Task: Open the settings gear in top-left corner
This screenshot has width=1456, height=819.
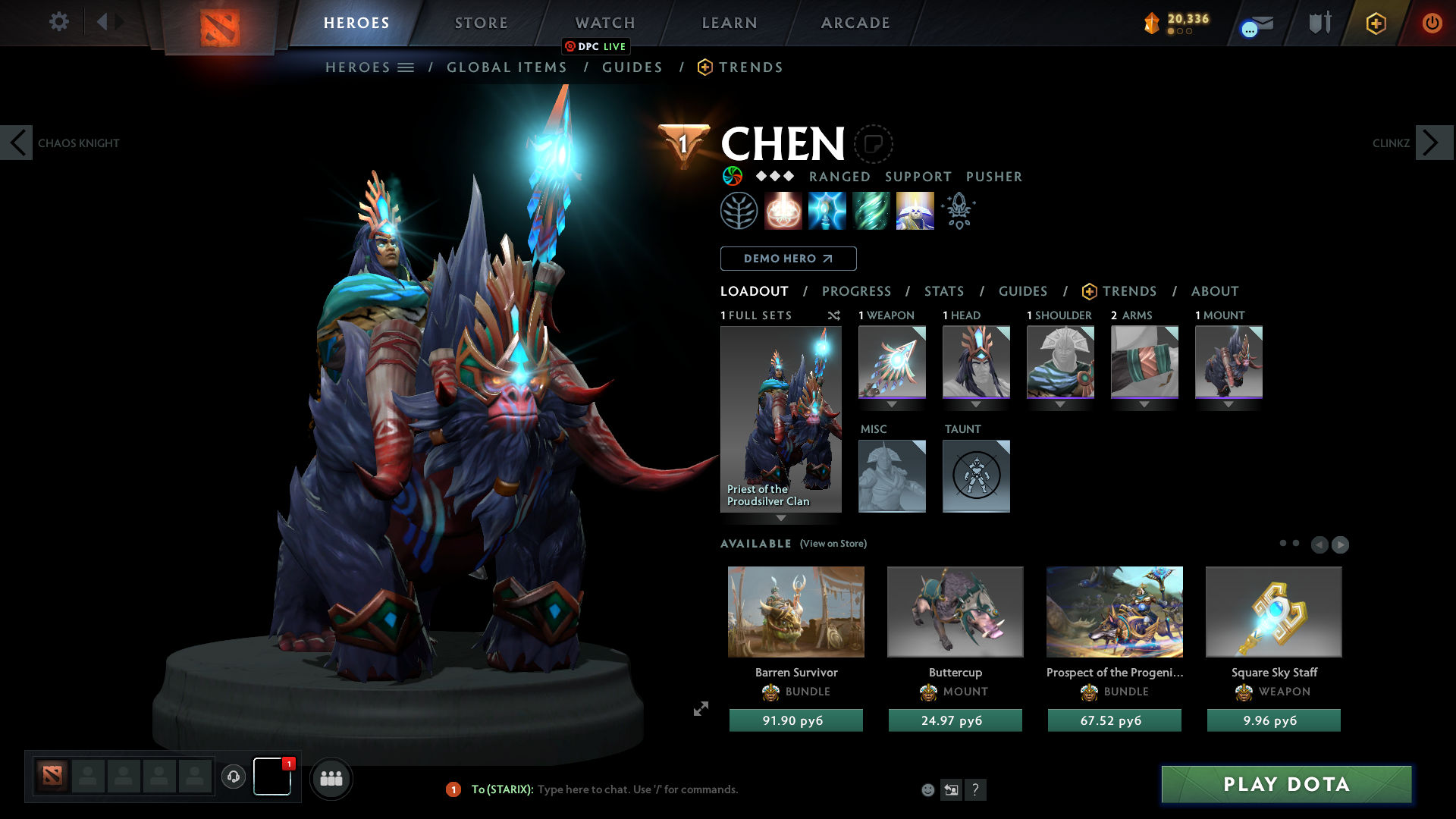Action: click(59, 21)
